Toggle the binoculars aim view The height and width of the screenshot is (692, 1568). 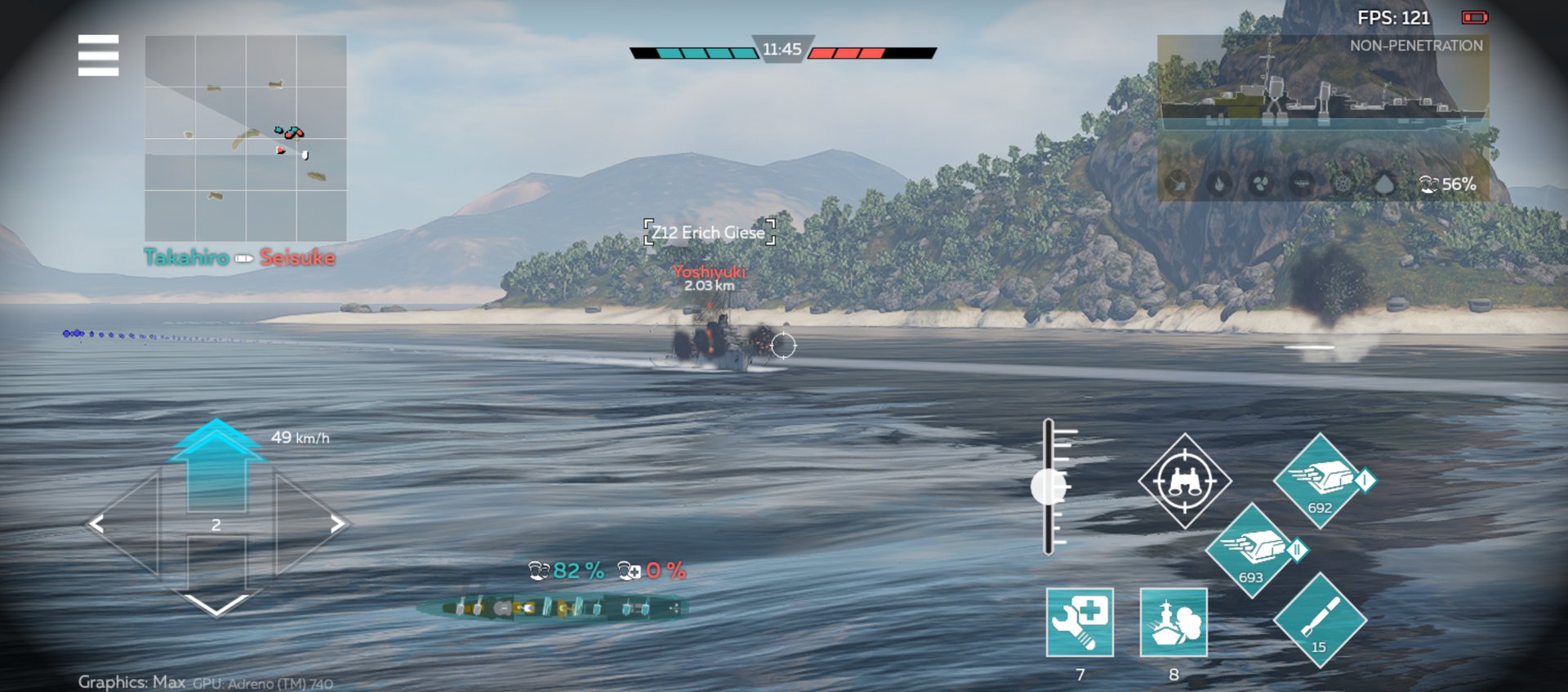pos(1184,481)
